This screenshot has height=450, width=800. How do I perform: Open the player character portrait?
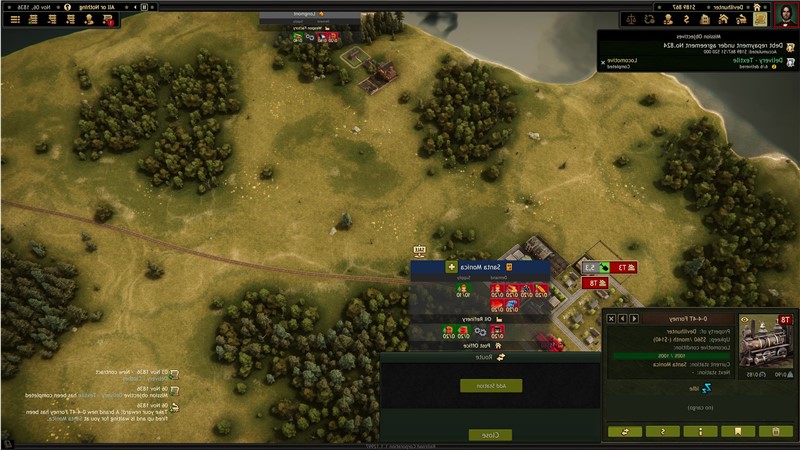[785, 13]
